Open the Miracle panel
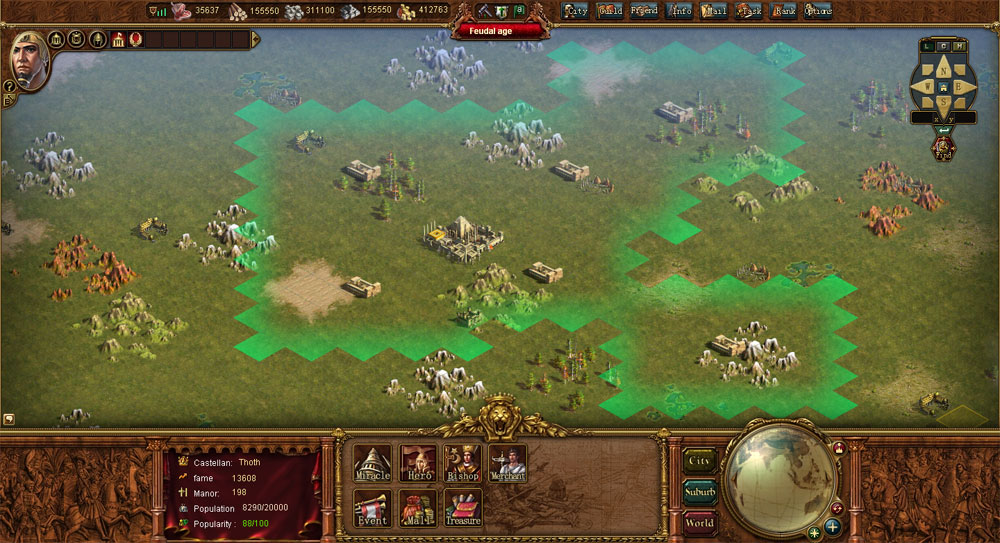Image resolution: width=1000 pixels, height=543 pixels. (372, 464)
